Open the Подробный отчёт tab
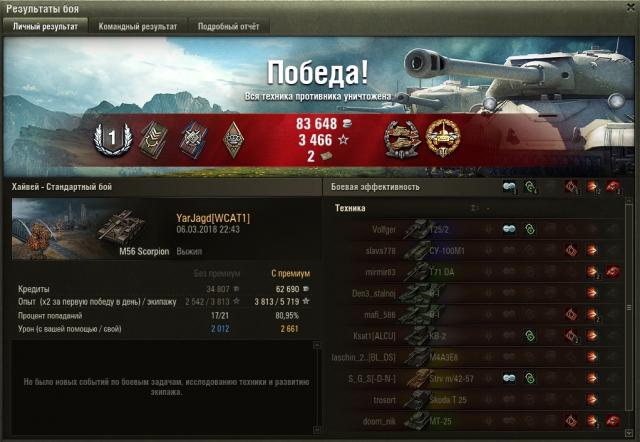 [227, 27]
